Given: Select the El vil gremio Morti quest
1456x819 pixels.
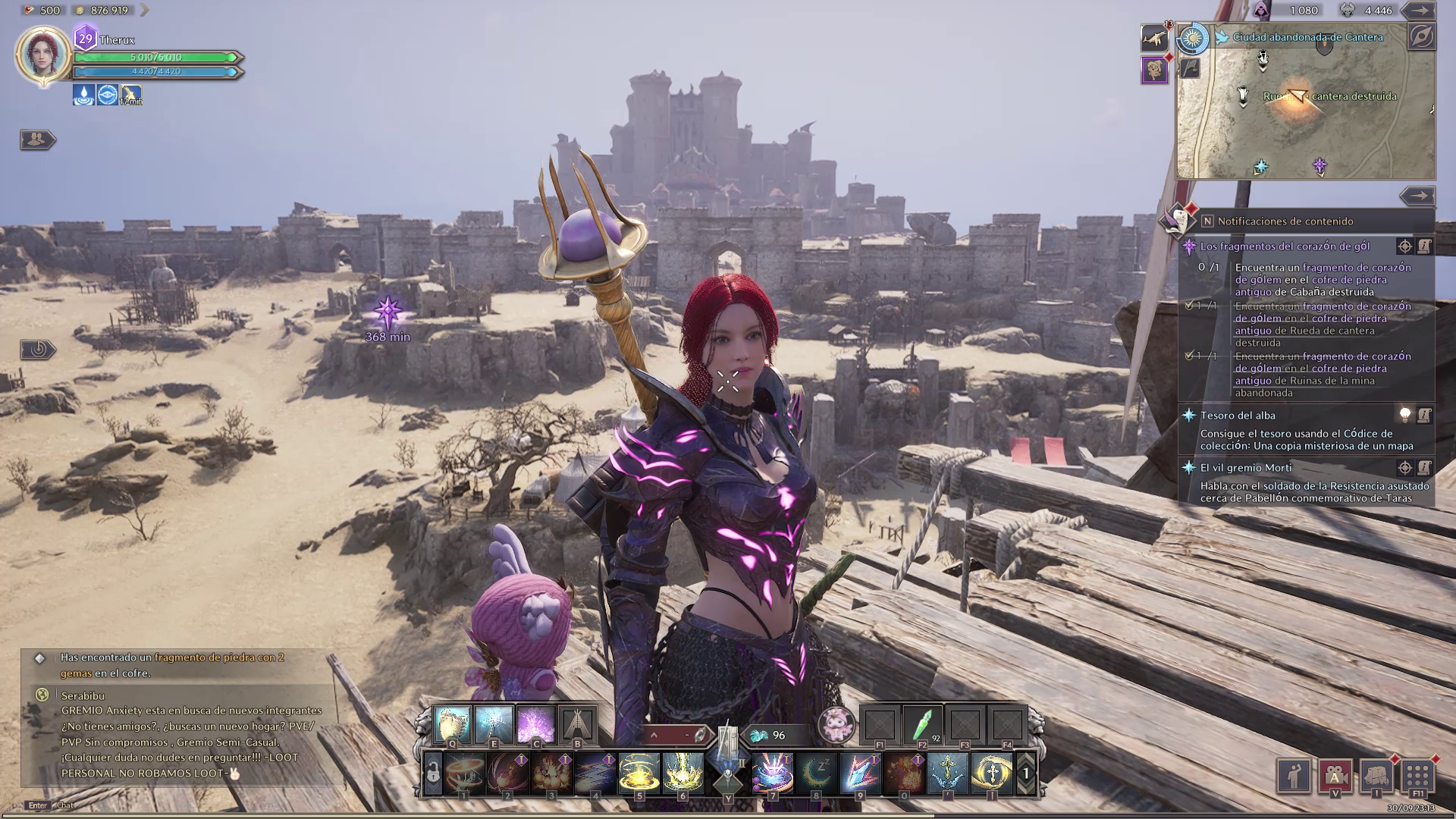Looking at the screenshot, I should click(1245, 468).
